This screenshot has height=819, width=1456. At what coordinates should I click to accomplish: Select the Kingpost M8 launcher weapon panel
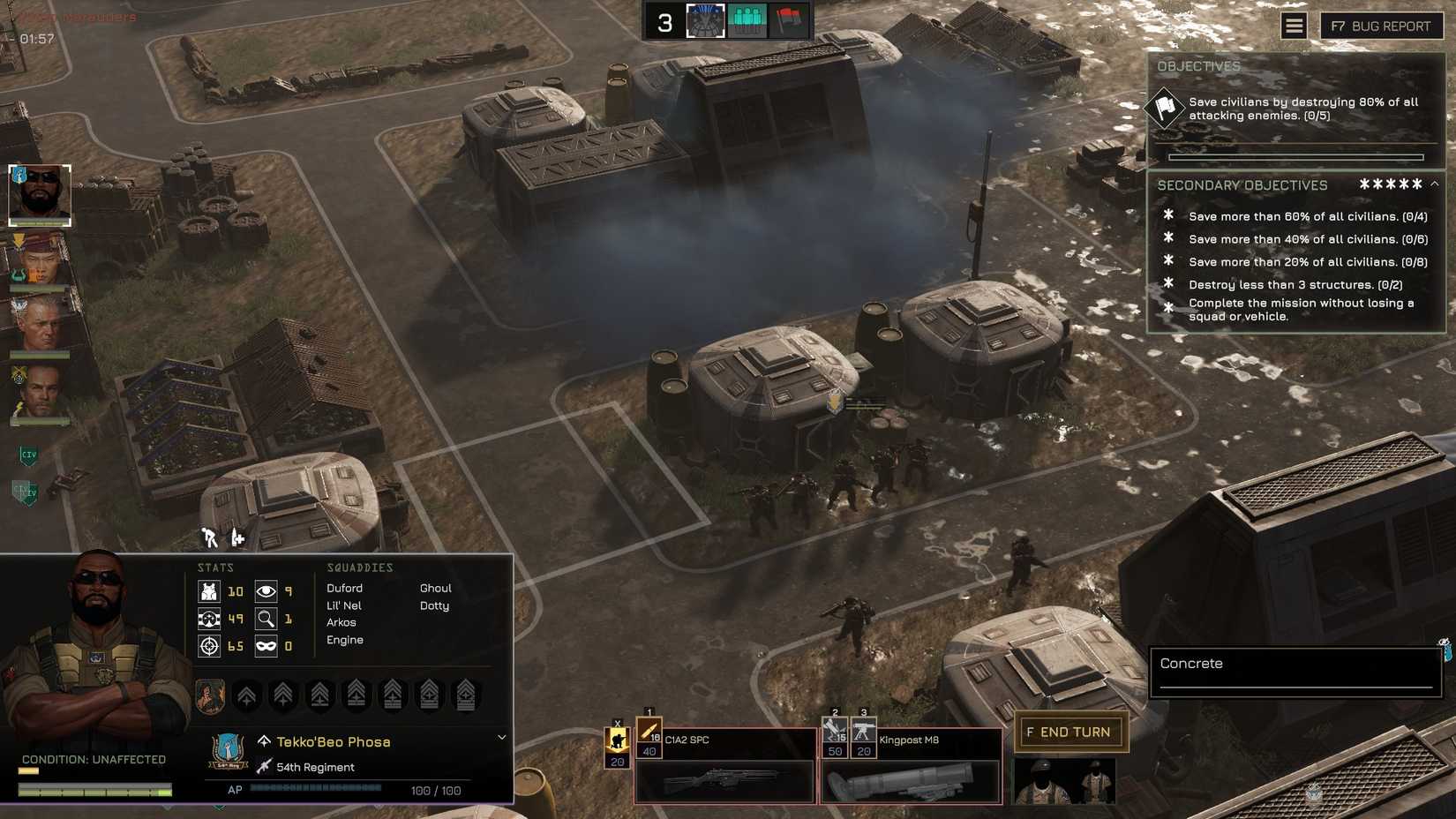point(911,781)
